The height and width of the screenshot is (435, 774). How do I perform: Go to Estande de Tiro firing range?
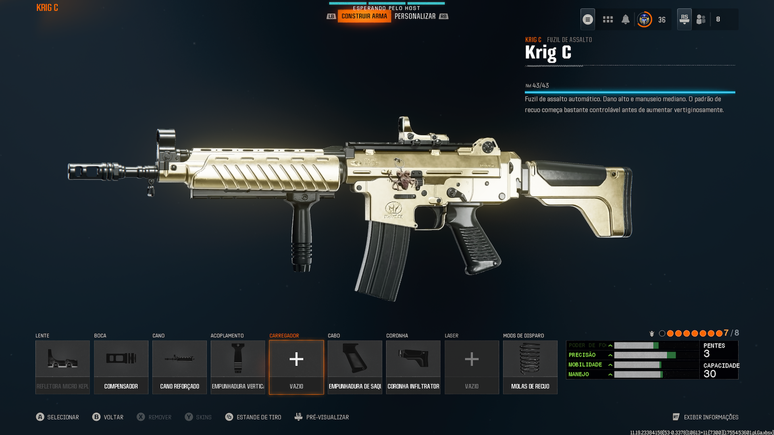pyautogui.click(x=254, y=417)
